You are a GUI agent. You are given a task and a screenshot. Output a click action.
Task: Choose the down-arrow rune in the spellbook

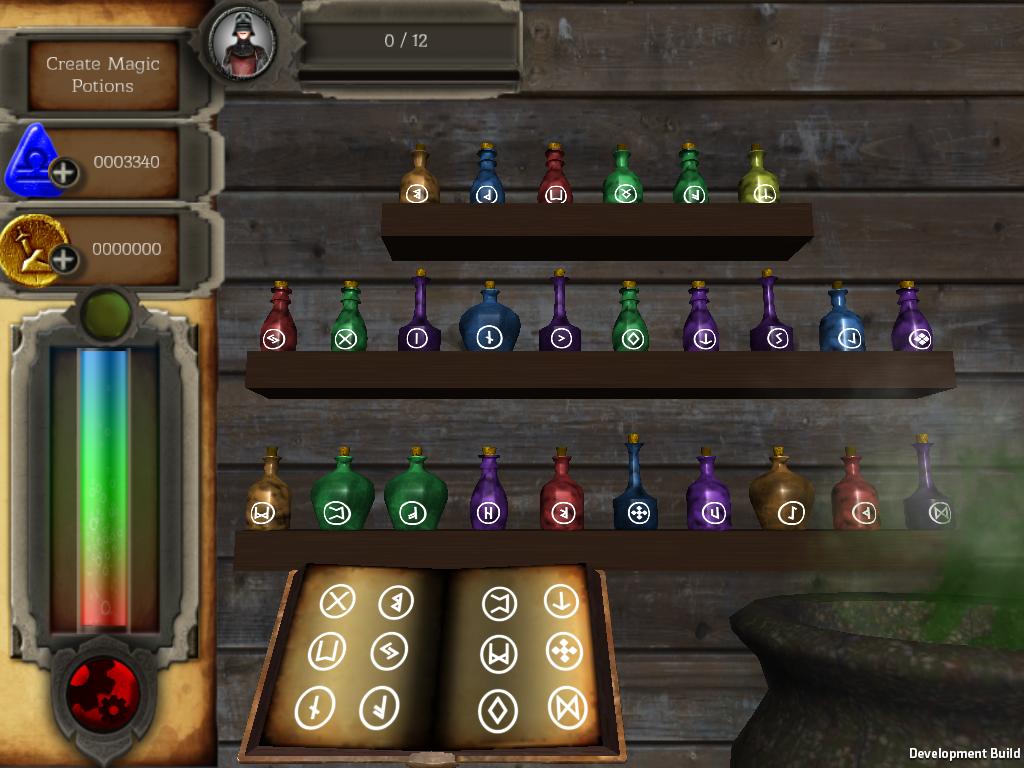pyautogui.click(x=561, y=602)
